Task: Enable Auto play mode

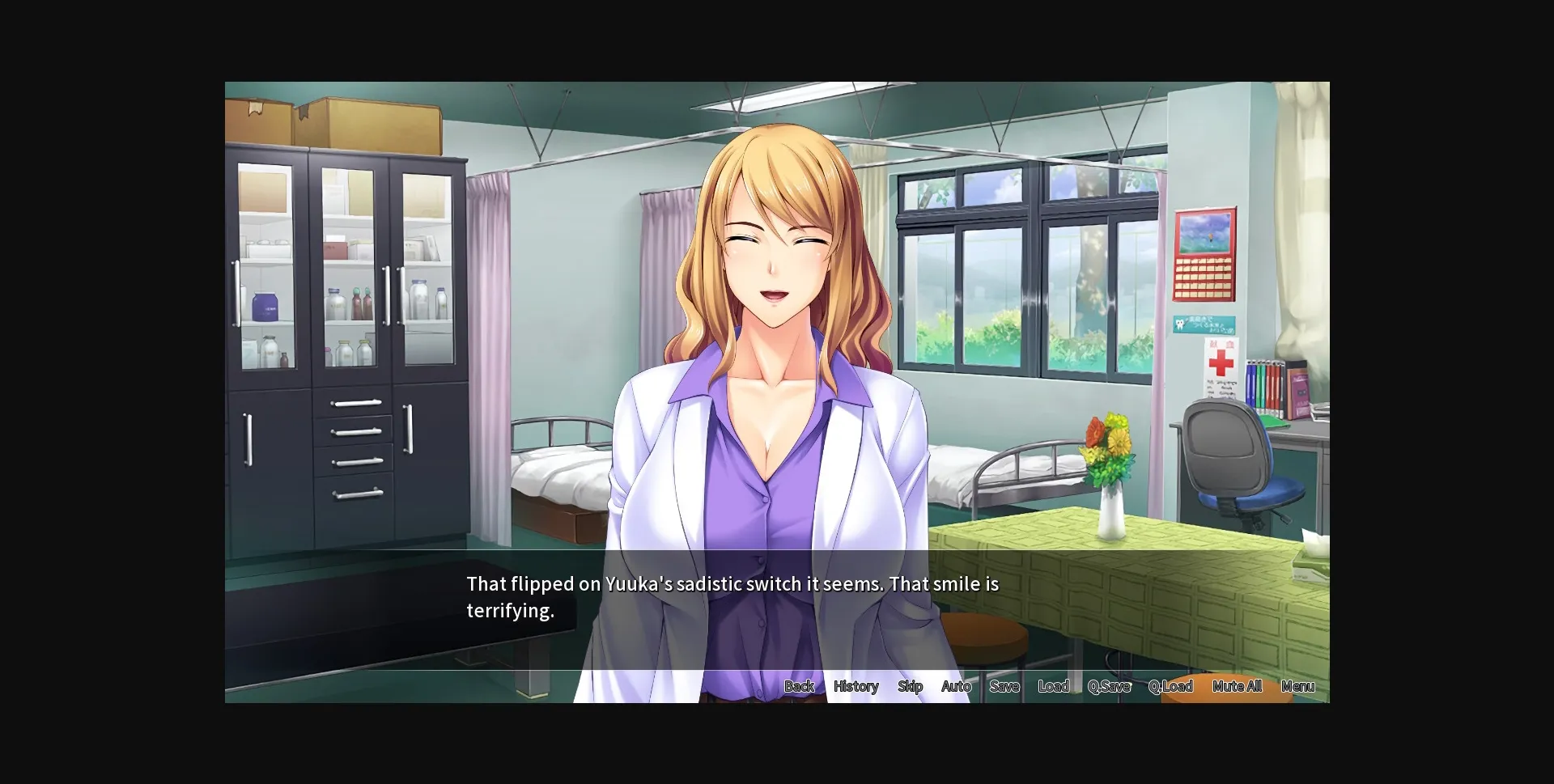Action: coord(956,686)
